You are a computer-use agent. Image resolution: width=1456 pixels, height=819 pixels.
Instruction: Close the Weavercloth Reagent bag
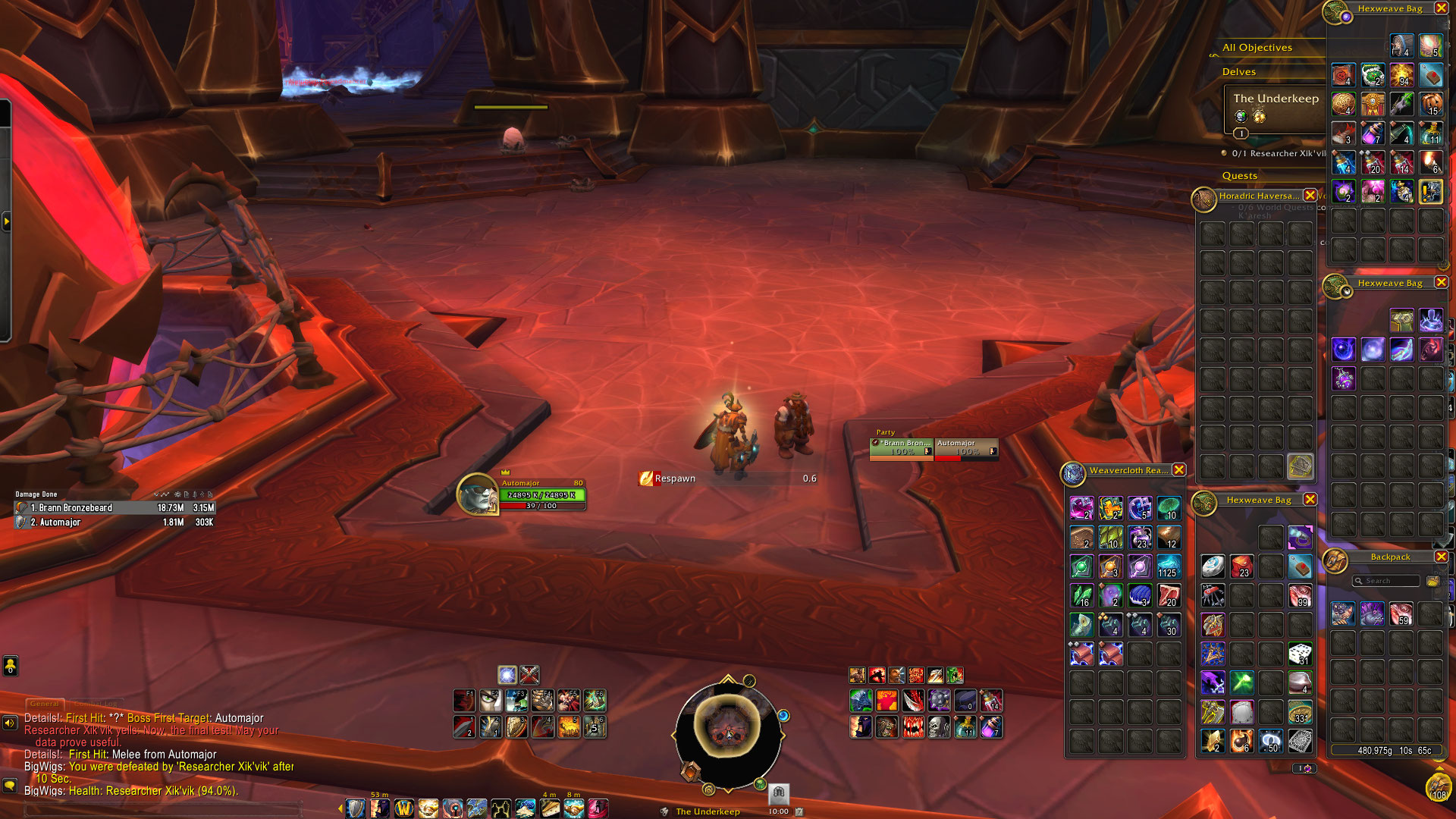[1179, 470]
